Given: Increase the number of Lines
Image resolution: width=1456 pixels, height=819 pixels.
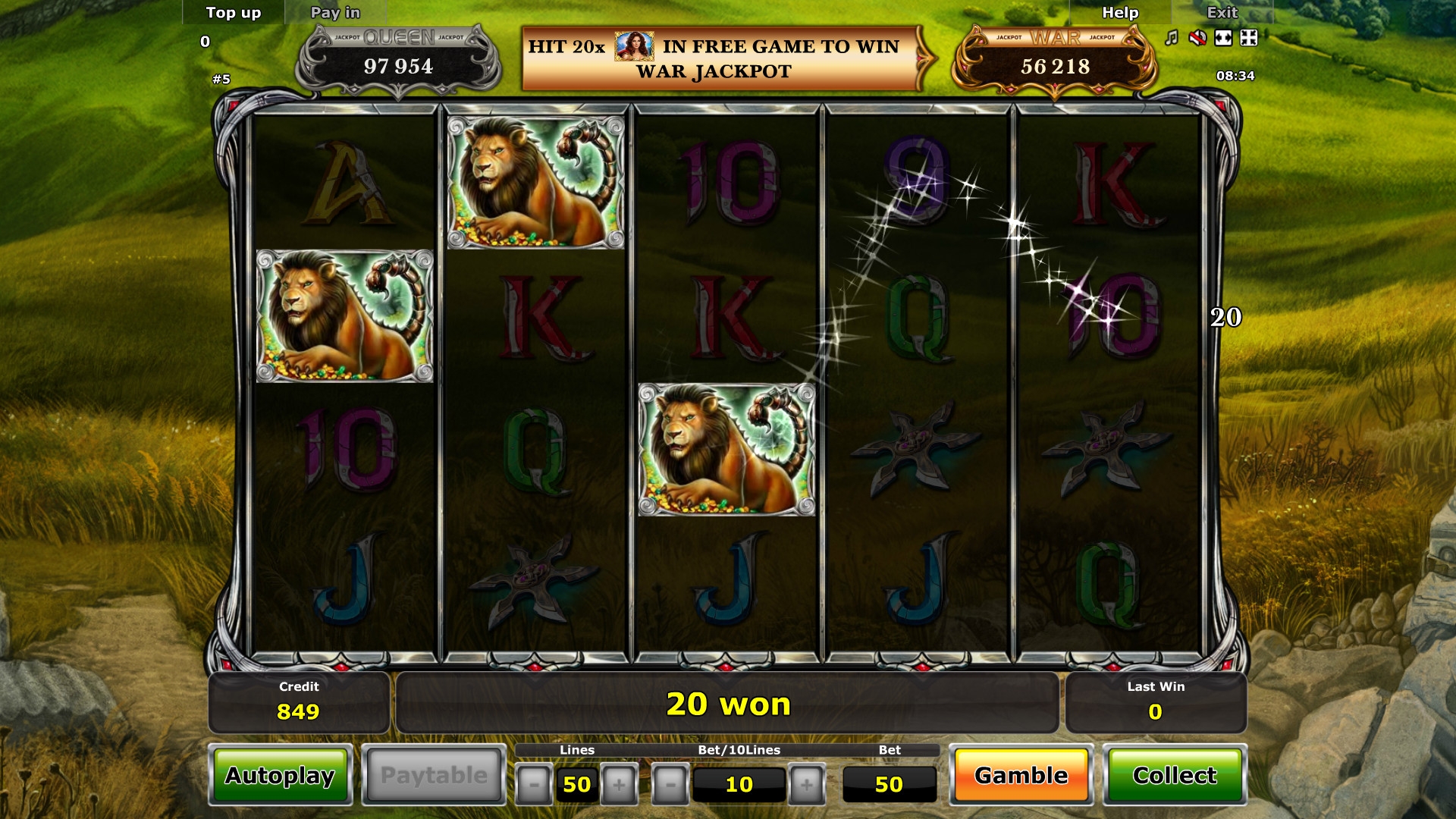Looking at the screenshot, I should coord(619,784).
